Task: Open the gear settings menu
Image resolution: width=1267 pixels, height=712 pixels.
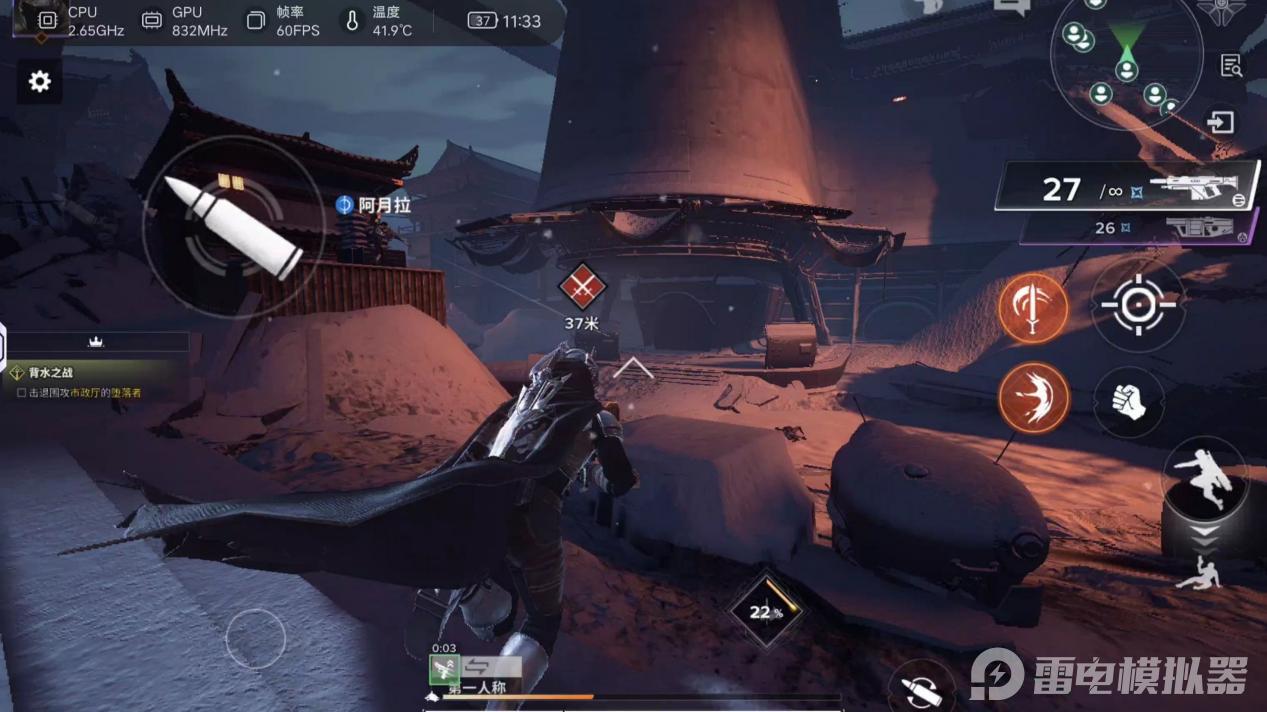Action: coord(40,82)
